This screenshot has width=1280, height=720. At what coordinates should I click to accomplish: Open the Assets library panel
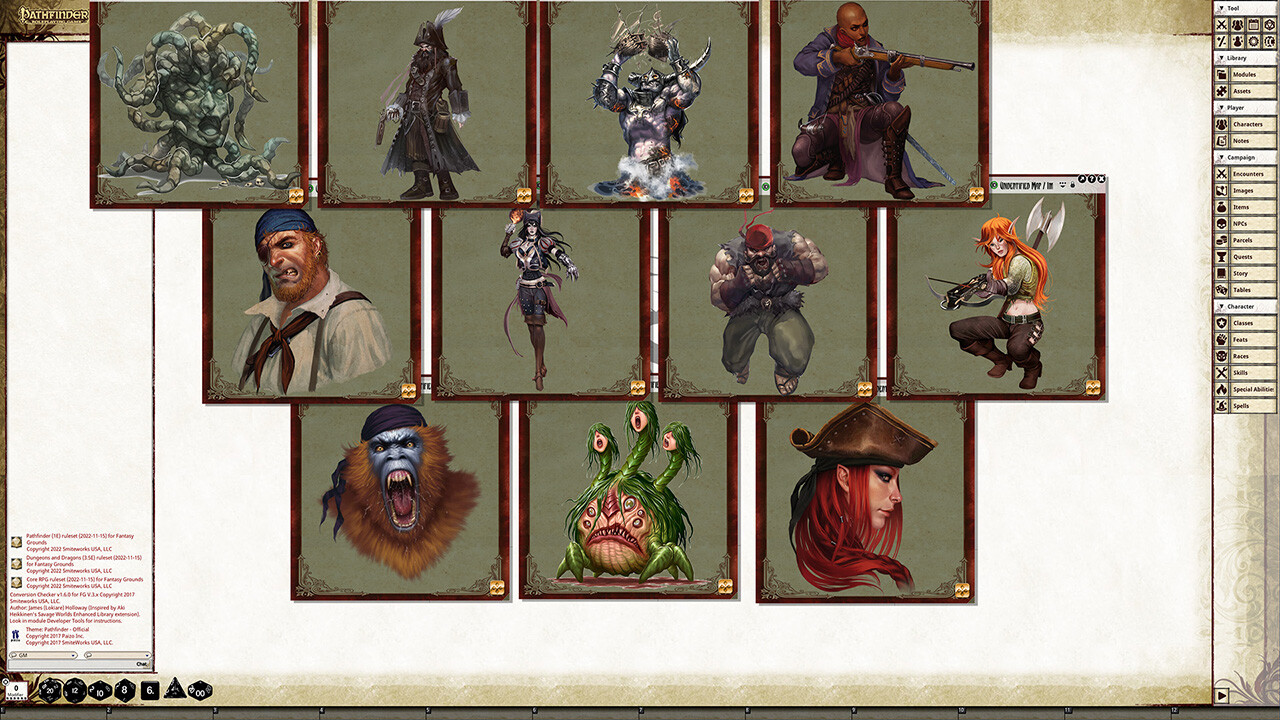pyautogui.click(x=1250, y=90)
